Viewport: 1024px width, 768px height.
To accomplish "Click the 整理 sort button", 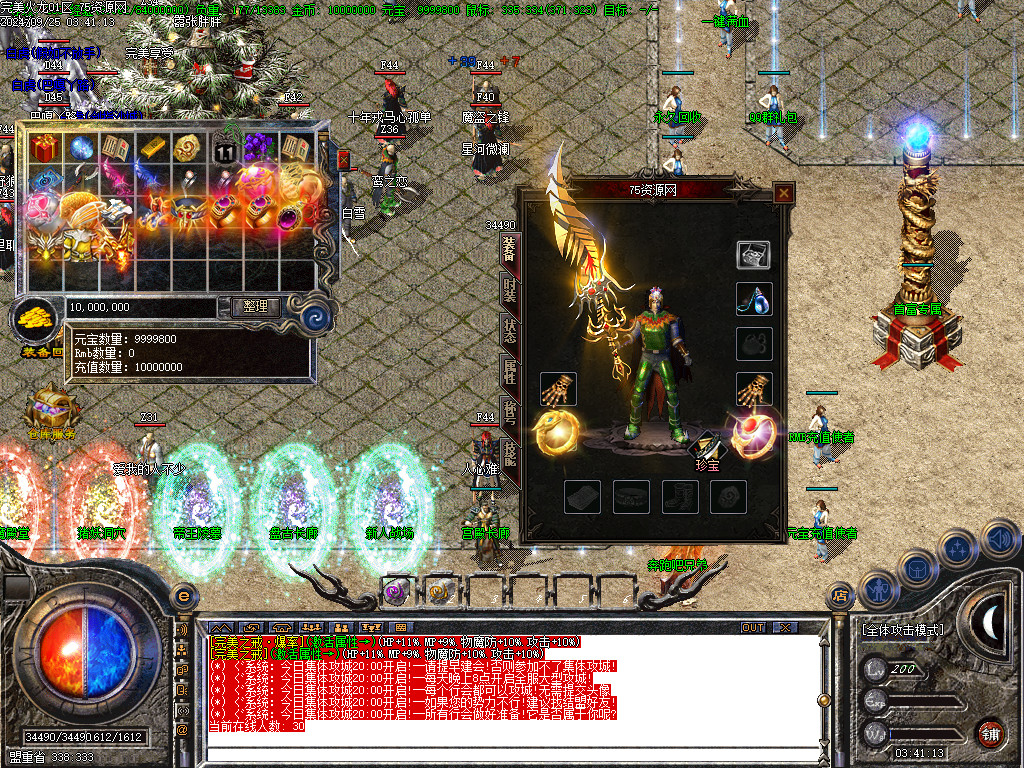I will click(256, 307).
